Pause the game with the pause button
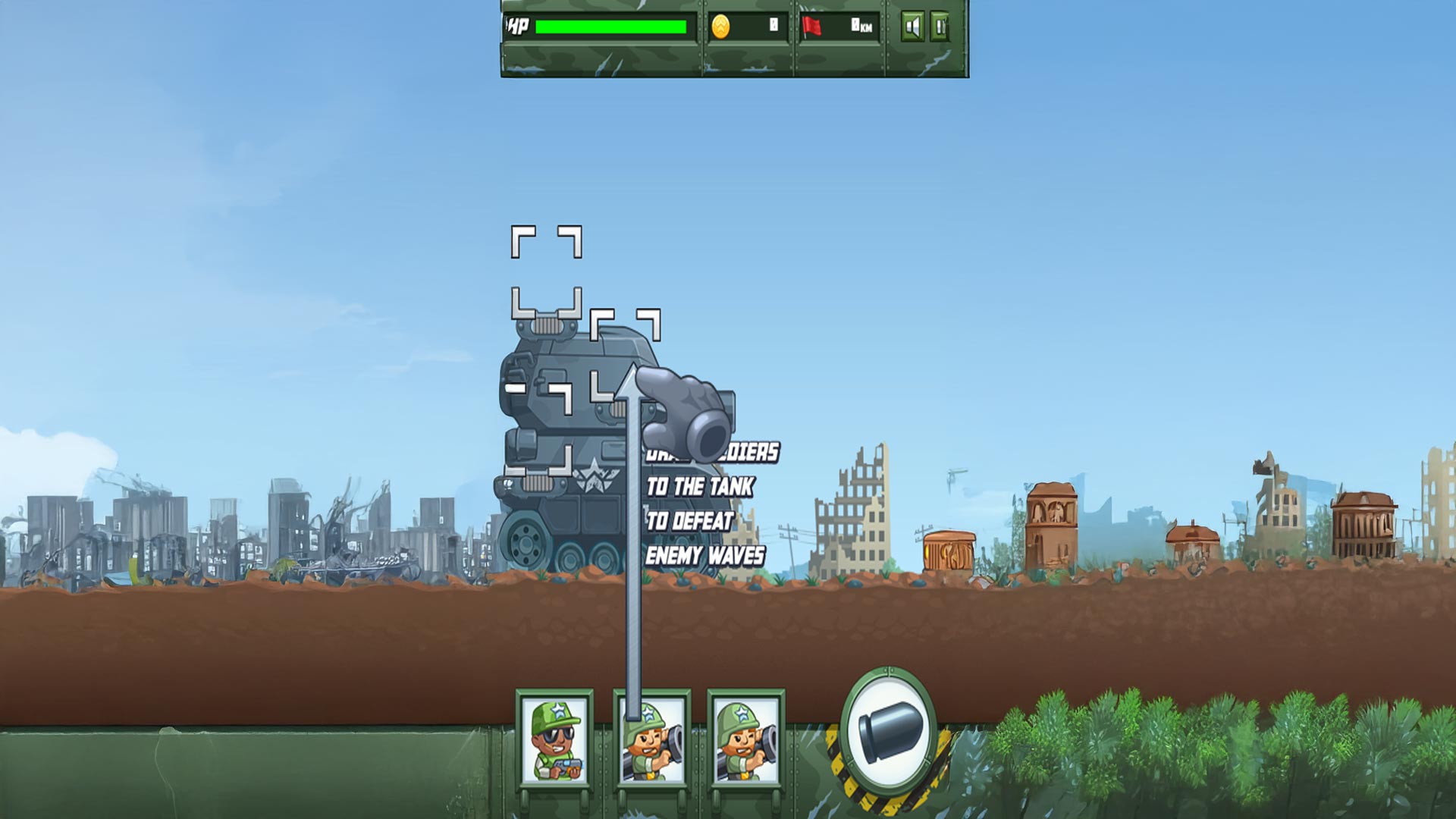Viewport: 1456px width, 819px height. coord(940,27)
